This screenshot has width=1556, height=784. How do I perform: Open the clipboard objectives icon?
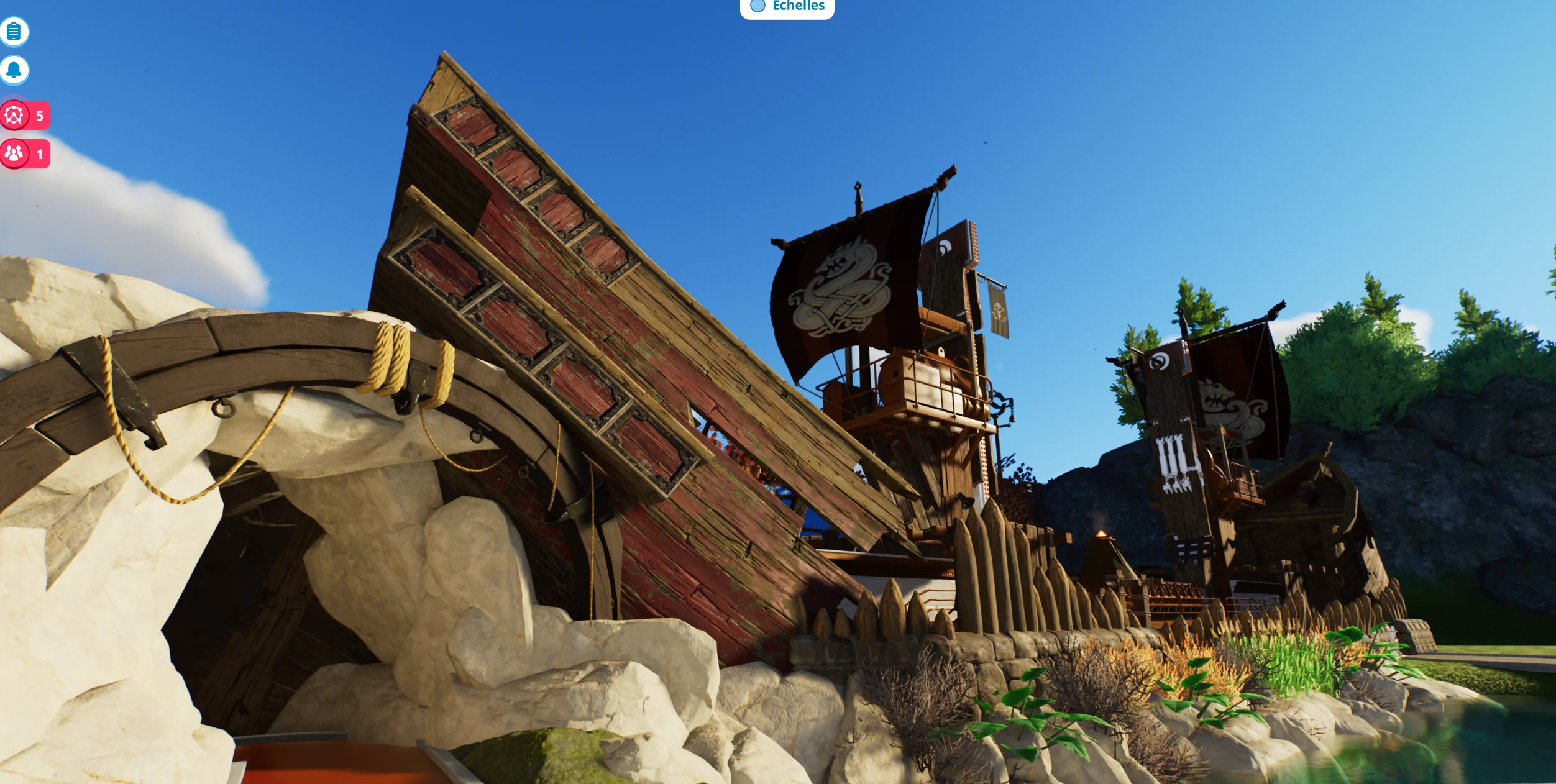(14, 32)
